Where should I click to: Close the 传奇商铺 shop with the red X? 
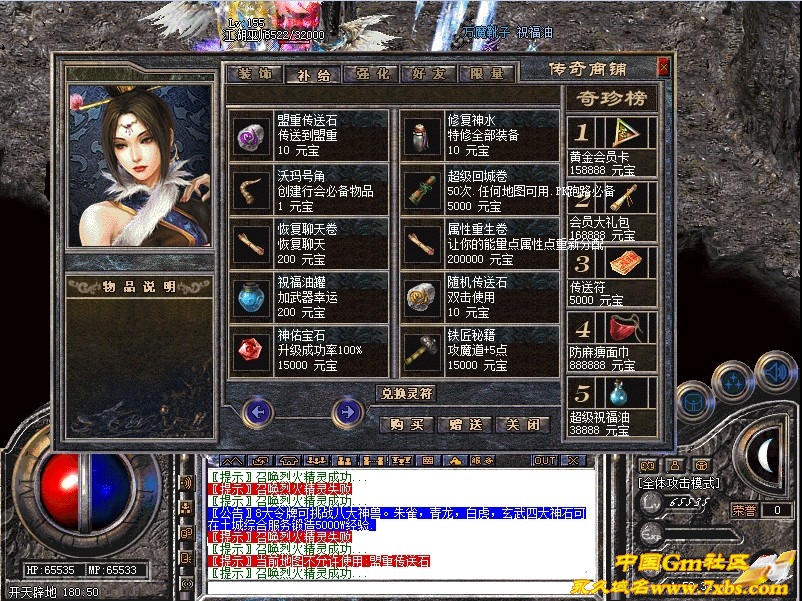(x=663, y=67)
